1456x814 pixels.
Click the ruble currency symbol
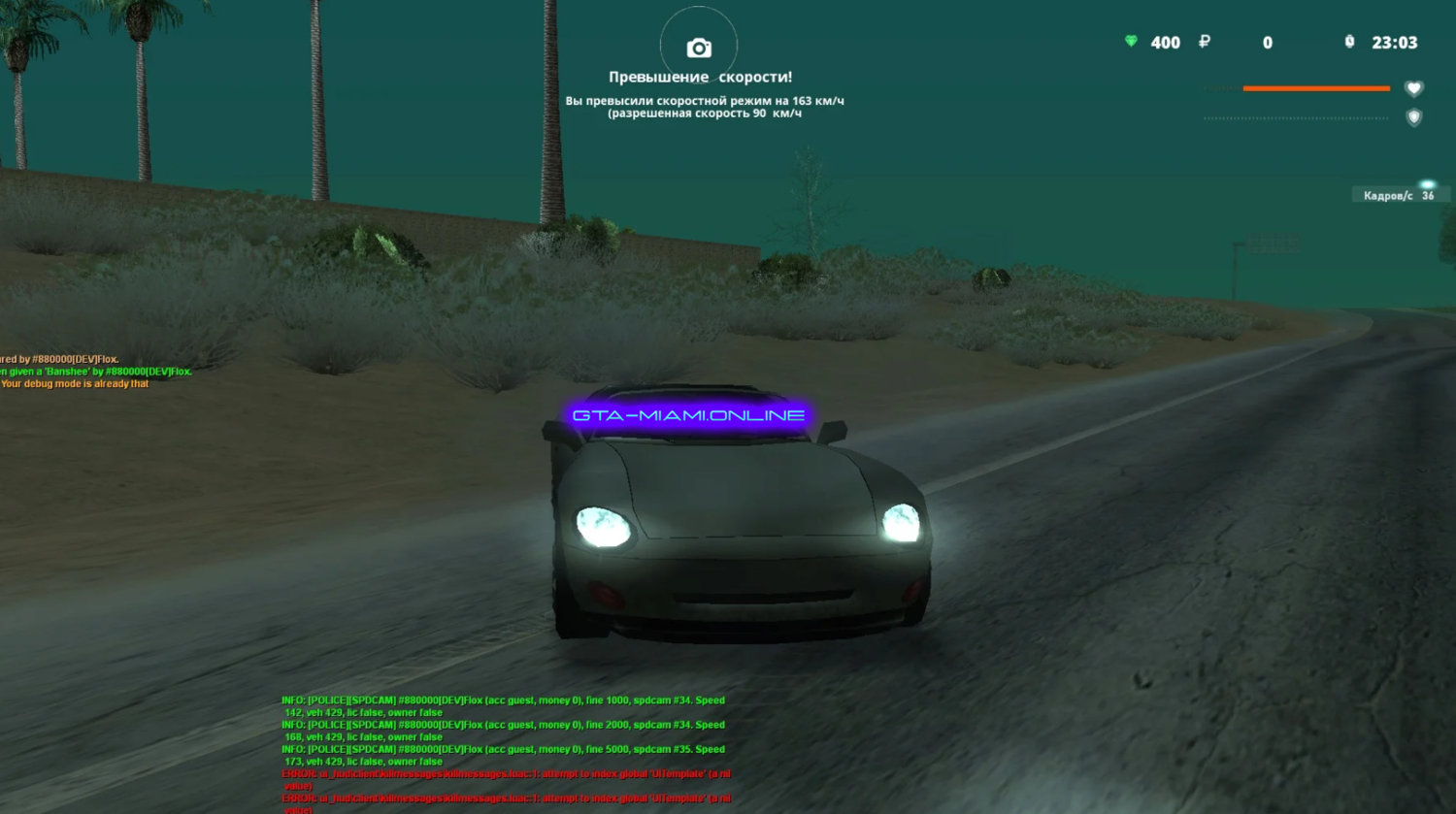[x=1204, y=43]
